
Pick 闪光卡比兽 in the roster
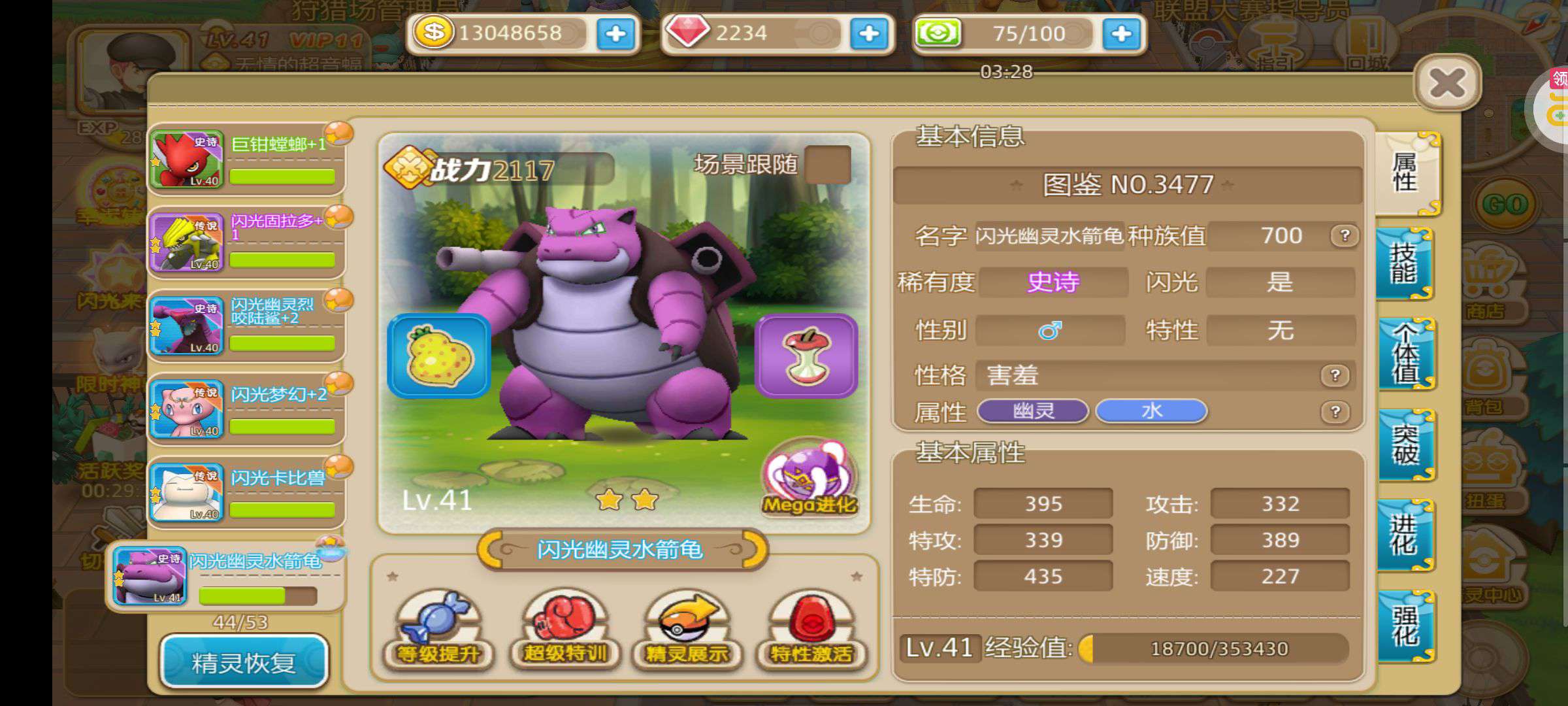tap(247, 492)
